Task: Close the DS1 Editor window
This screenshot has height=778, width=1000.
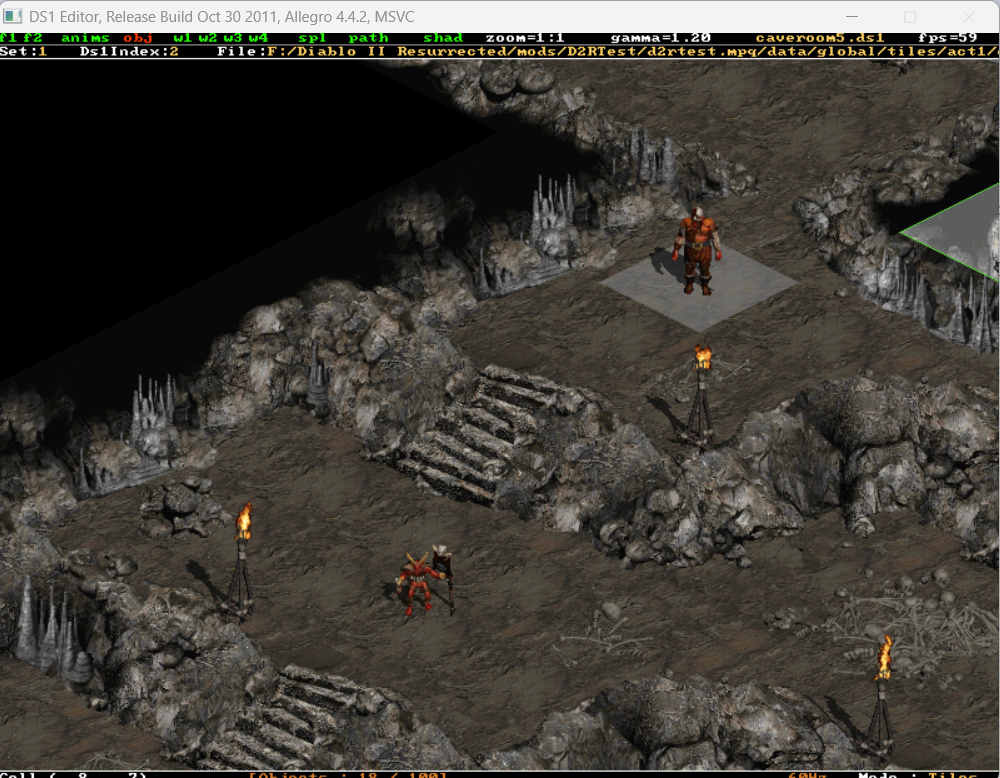Action: point(966,17)
